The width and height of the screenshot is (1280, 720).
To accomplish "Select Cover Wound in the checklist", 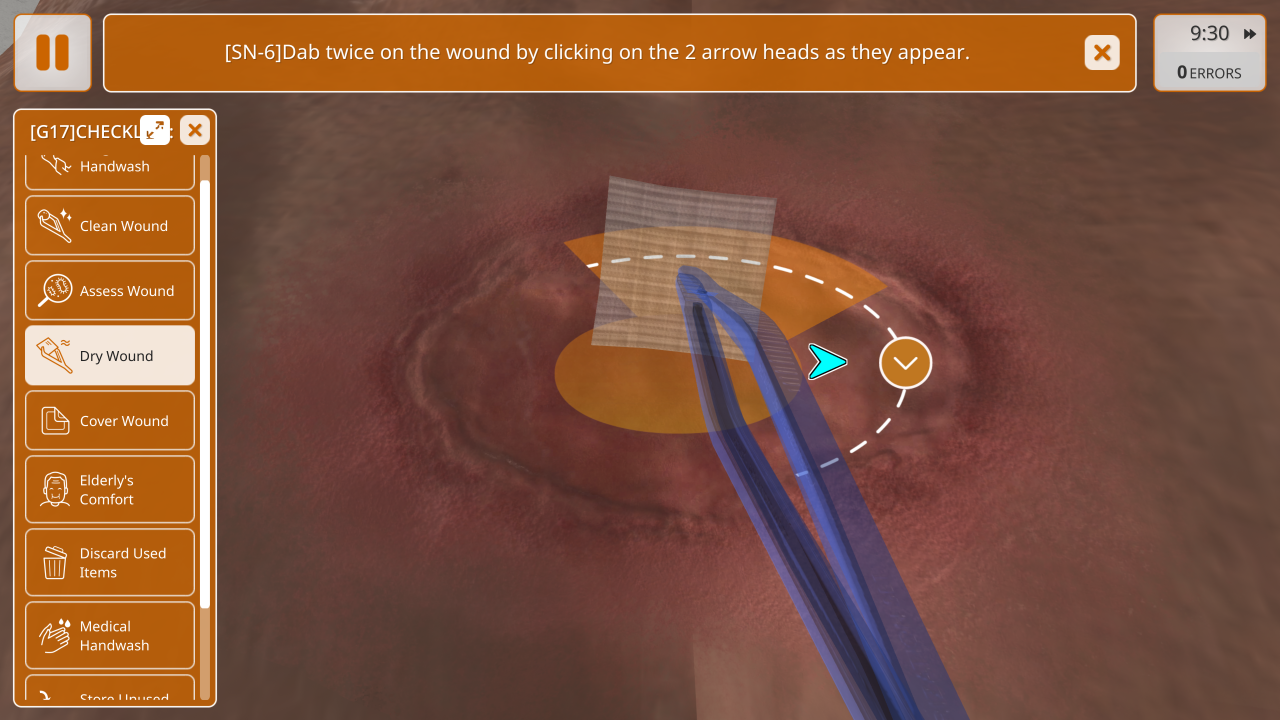I will click(x=110, y=421).
